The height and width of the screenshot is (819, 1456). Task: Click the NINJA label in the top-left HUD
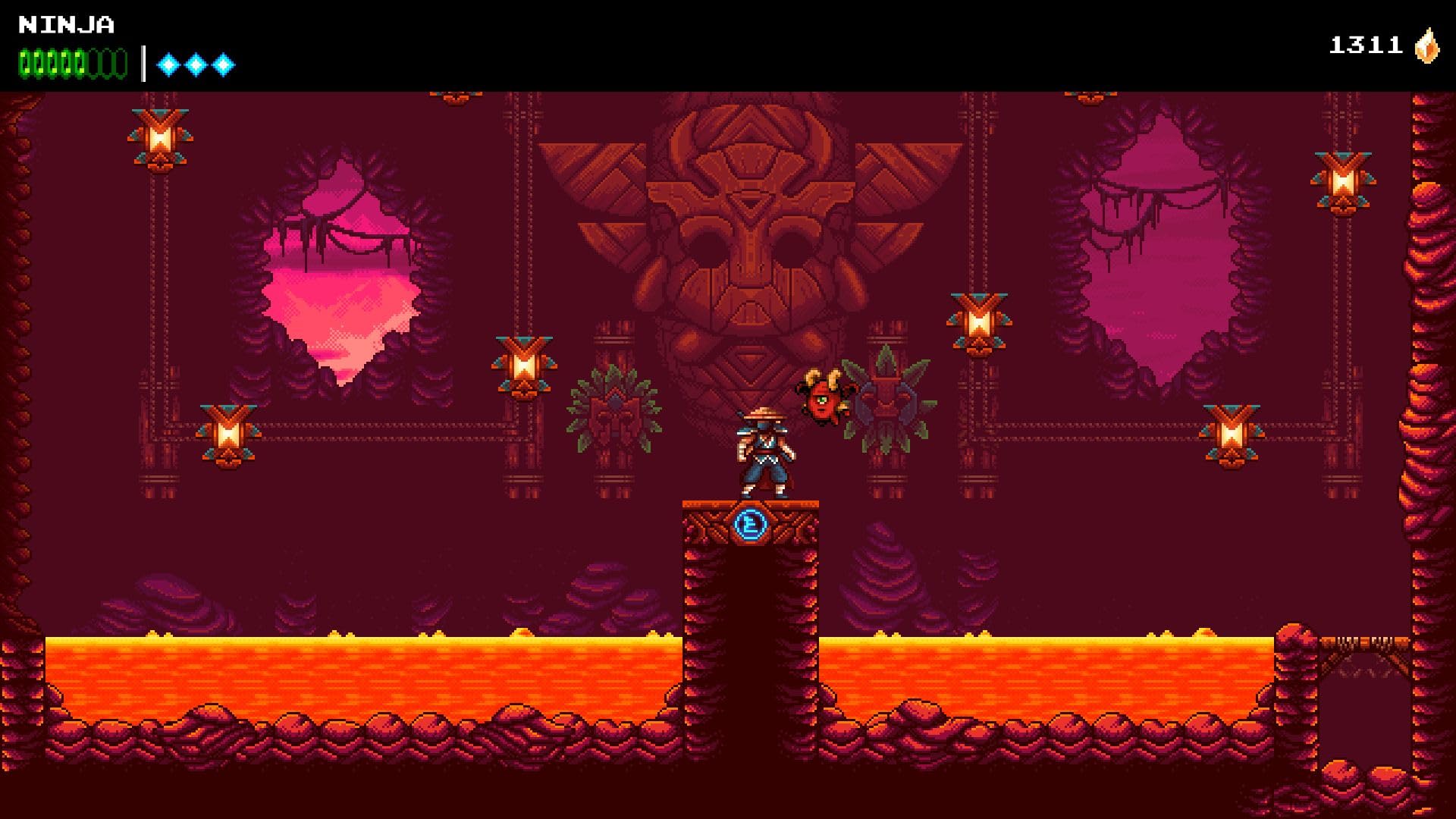64,23
